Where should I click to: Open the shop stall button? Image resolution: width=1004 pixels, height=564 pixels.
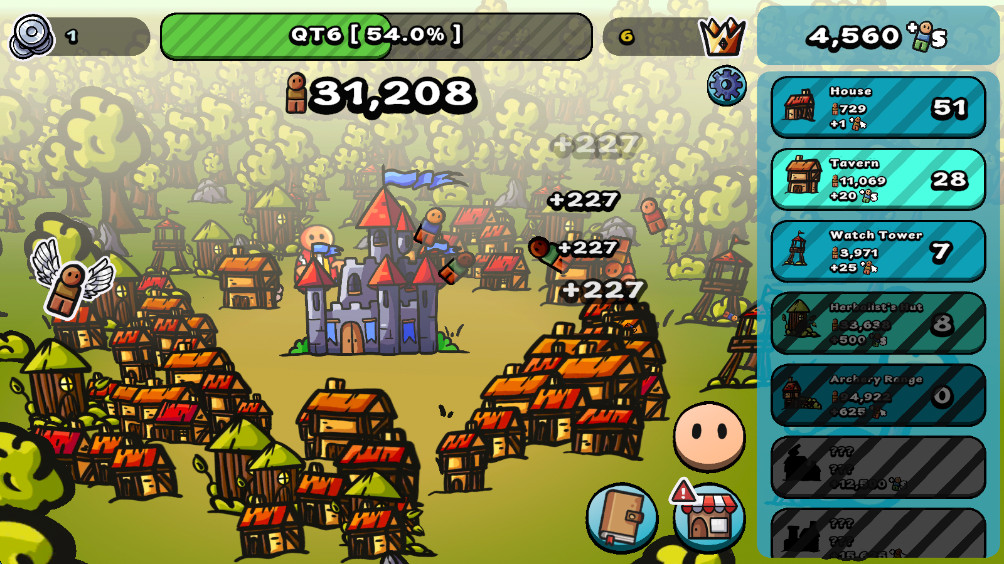tap(709, 518)
